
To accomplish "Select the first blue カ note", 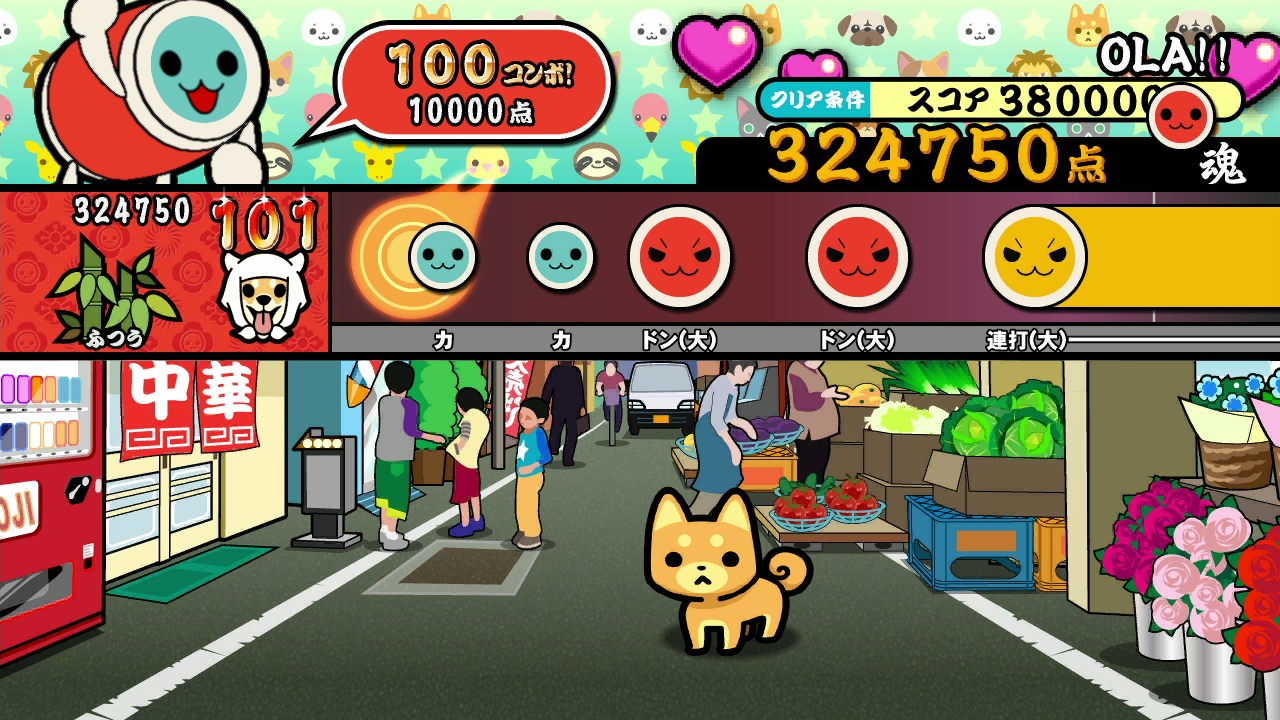I will (x=441, y=257).
